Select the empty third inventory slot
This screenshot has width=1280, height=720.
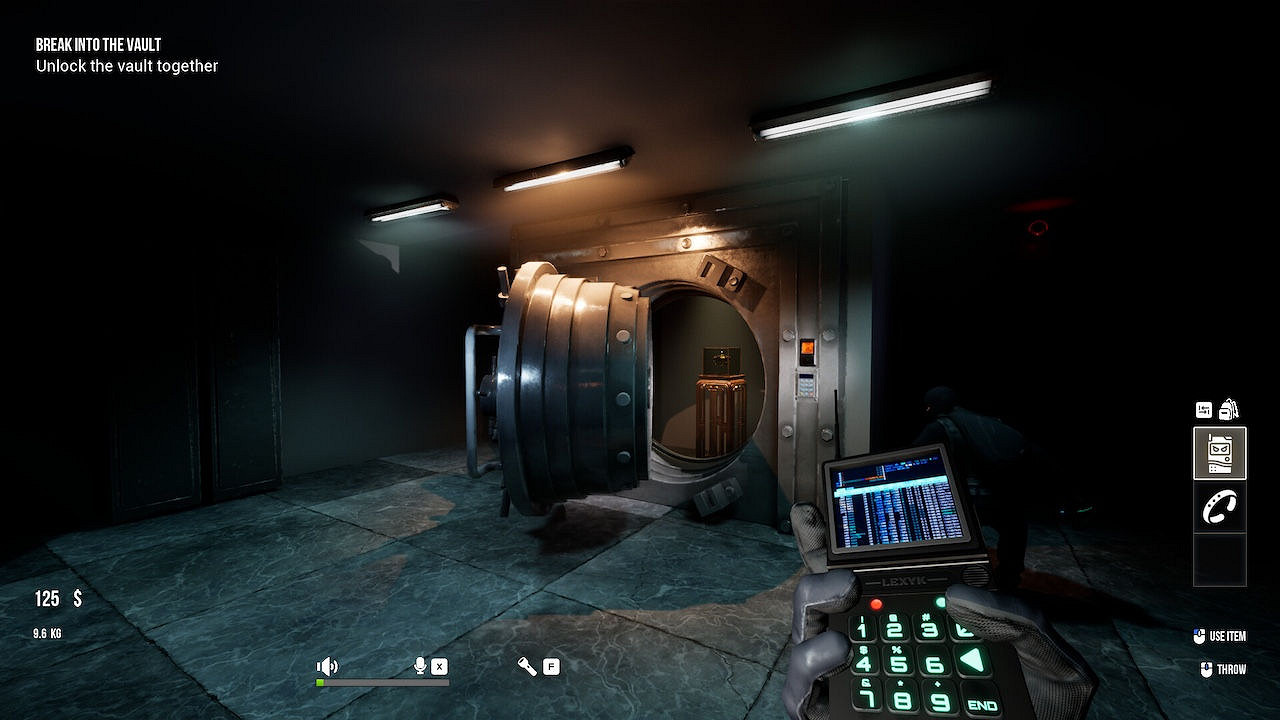1219,560
